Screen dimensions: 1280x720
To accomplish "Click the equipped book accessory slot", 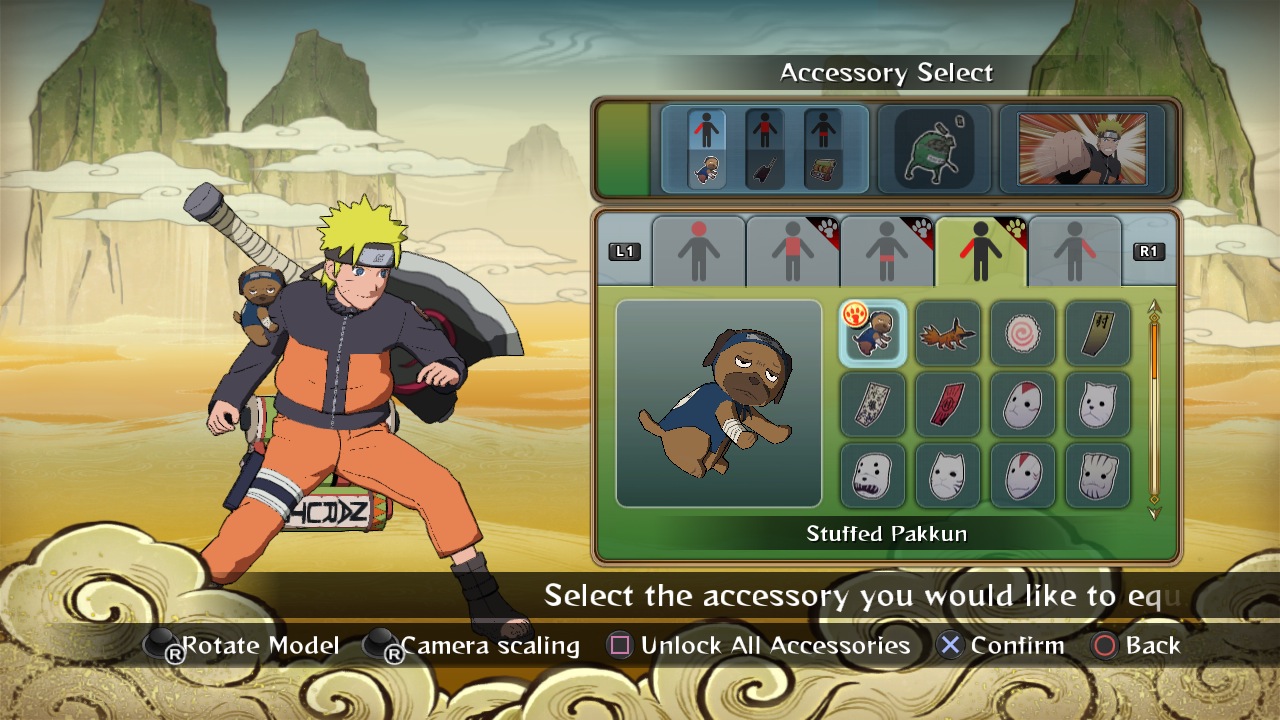I will tap(823, 150).
